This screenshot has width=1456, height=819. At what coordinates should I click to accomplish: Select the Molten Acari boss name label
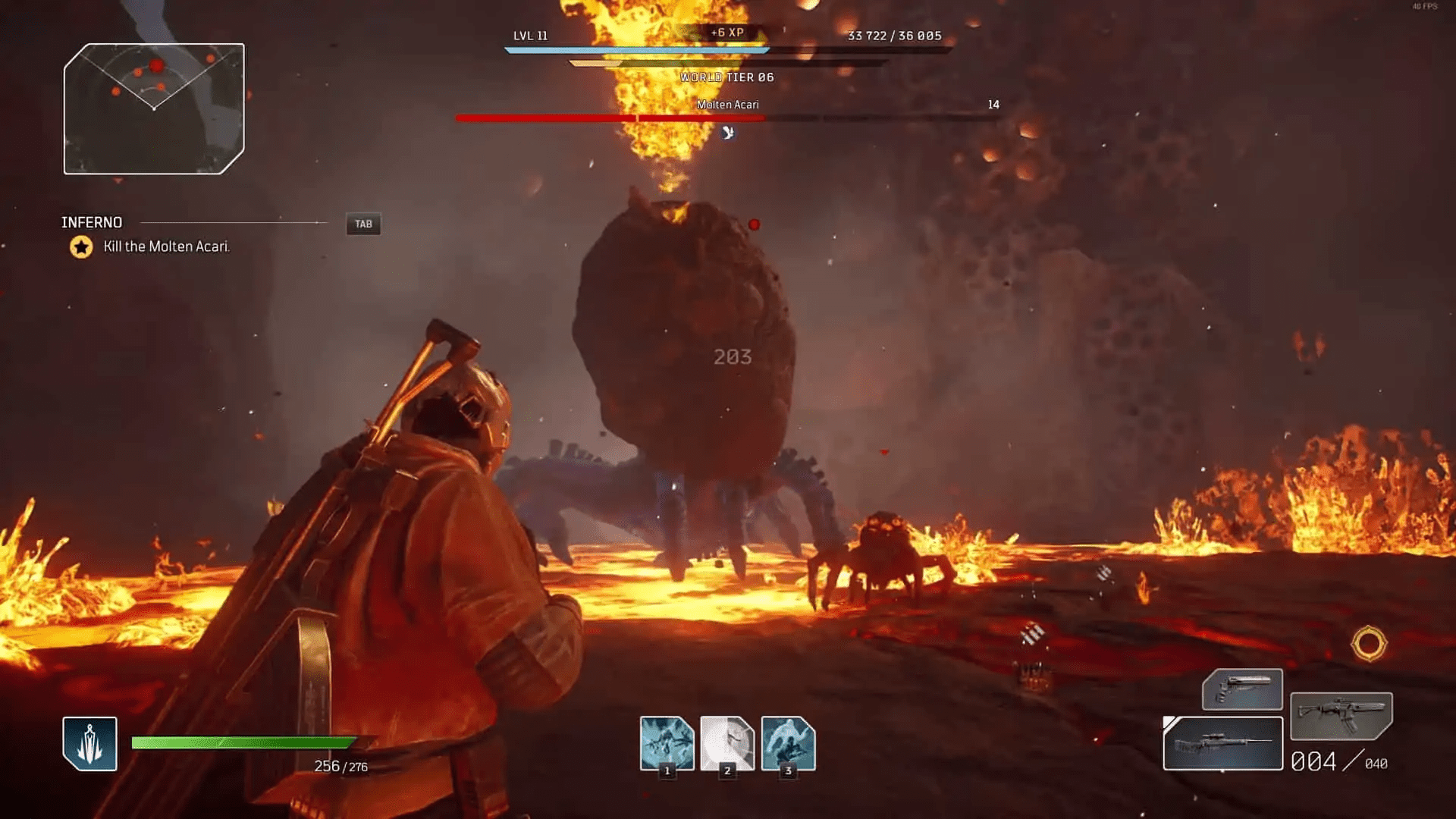[x=729, y=105]
